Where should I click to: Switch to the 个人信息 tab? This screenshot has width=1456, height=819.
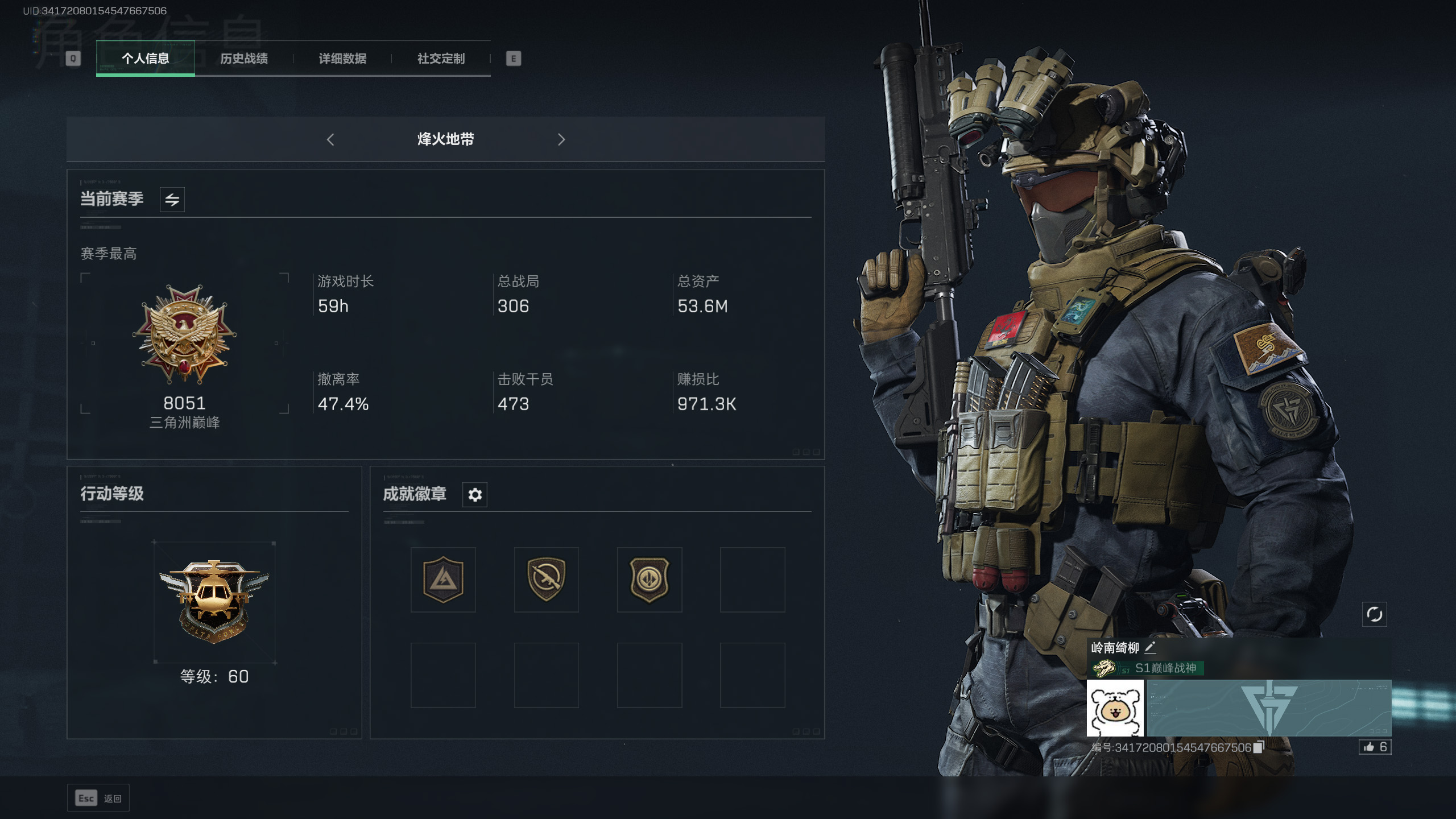coord(145,59)
